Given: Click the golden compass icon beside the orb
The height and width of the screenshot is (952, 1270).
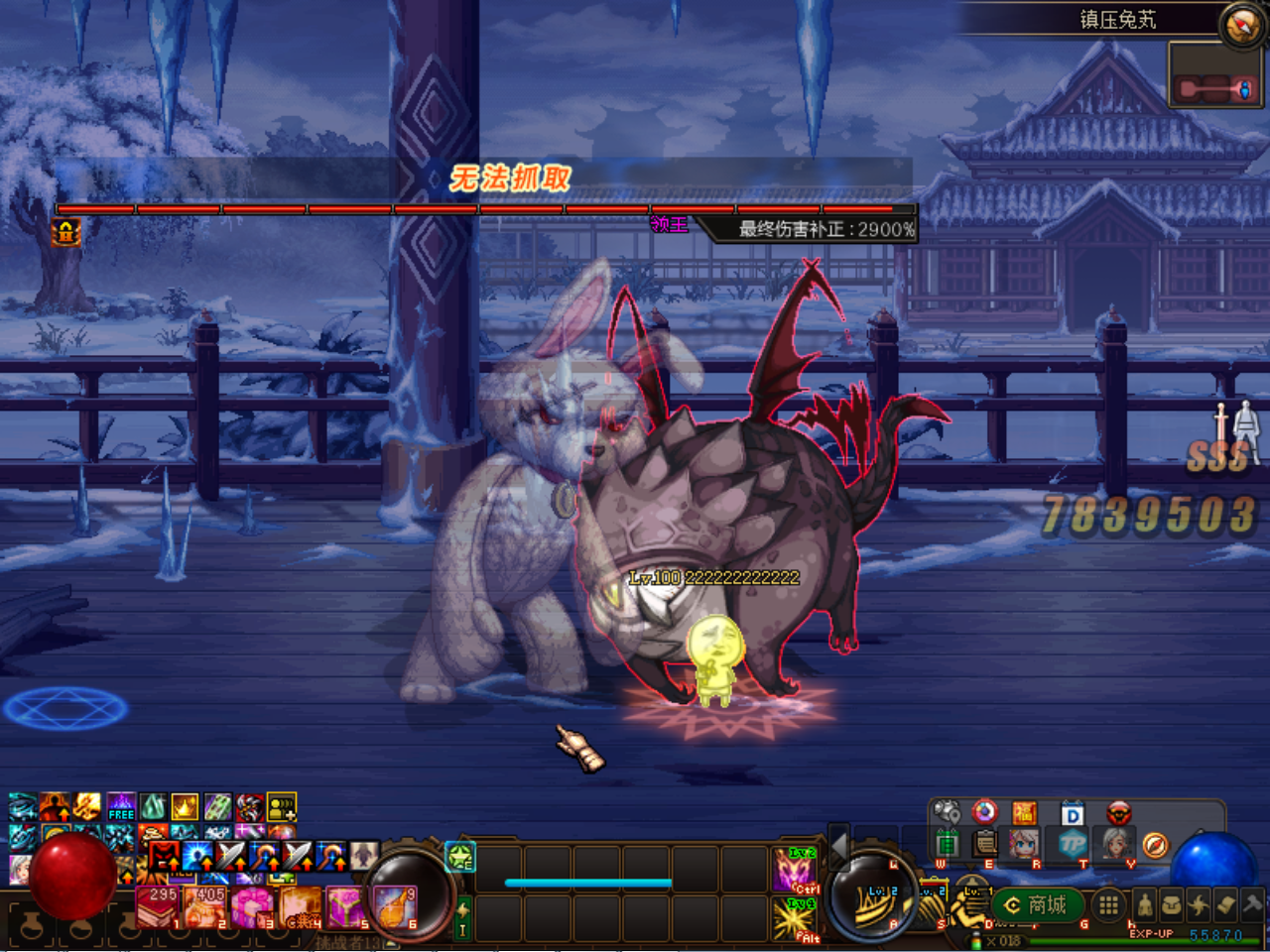Looking at the screenshot, I should 1156,845.
